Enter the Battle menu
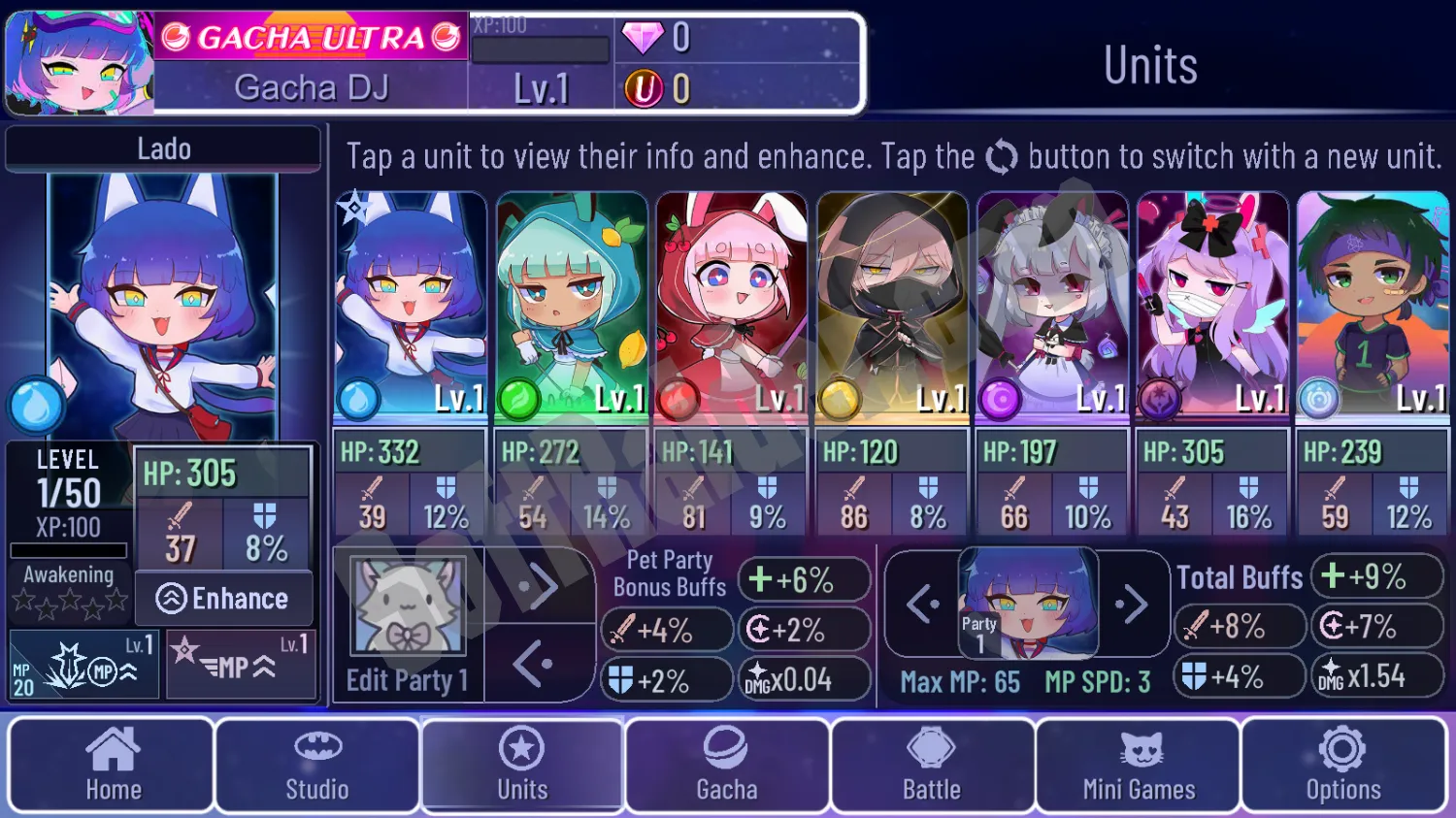The image size is (1456, 818). [x=932, y=765]
